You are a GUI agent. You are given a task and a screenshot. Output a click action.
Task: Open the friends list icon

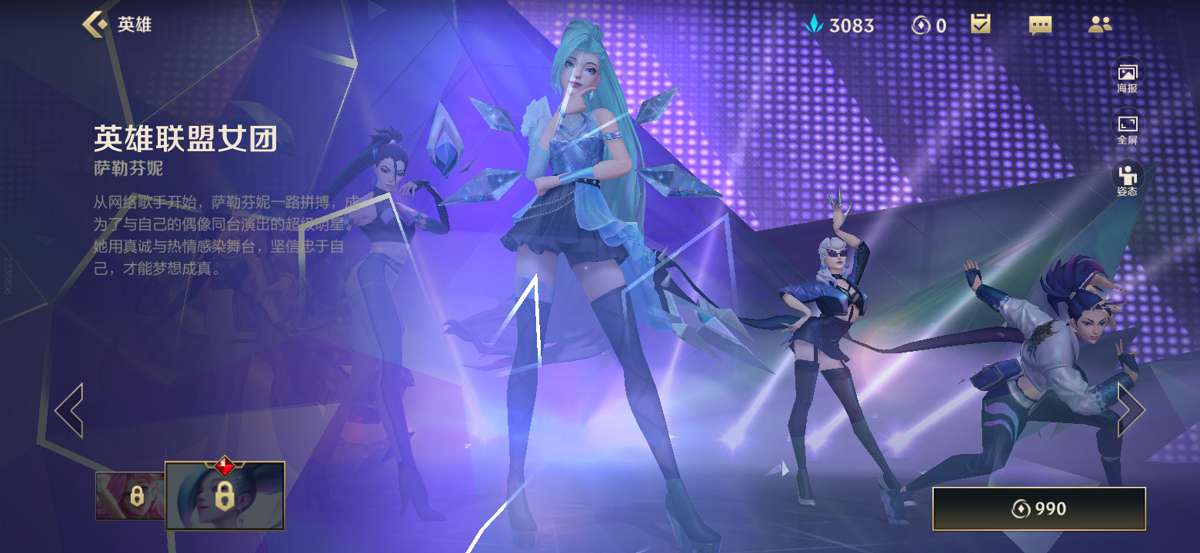pyautogui.click(x=1100, y=25)
